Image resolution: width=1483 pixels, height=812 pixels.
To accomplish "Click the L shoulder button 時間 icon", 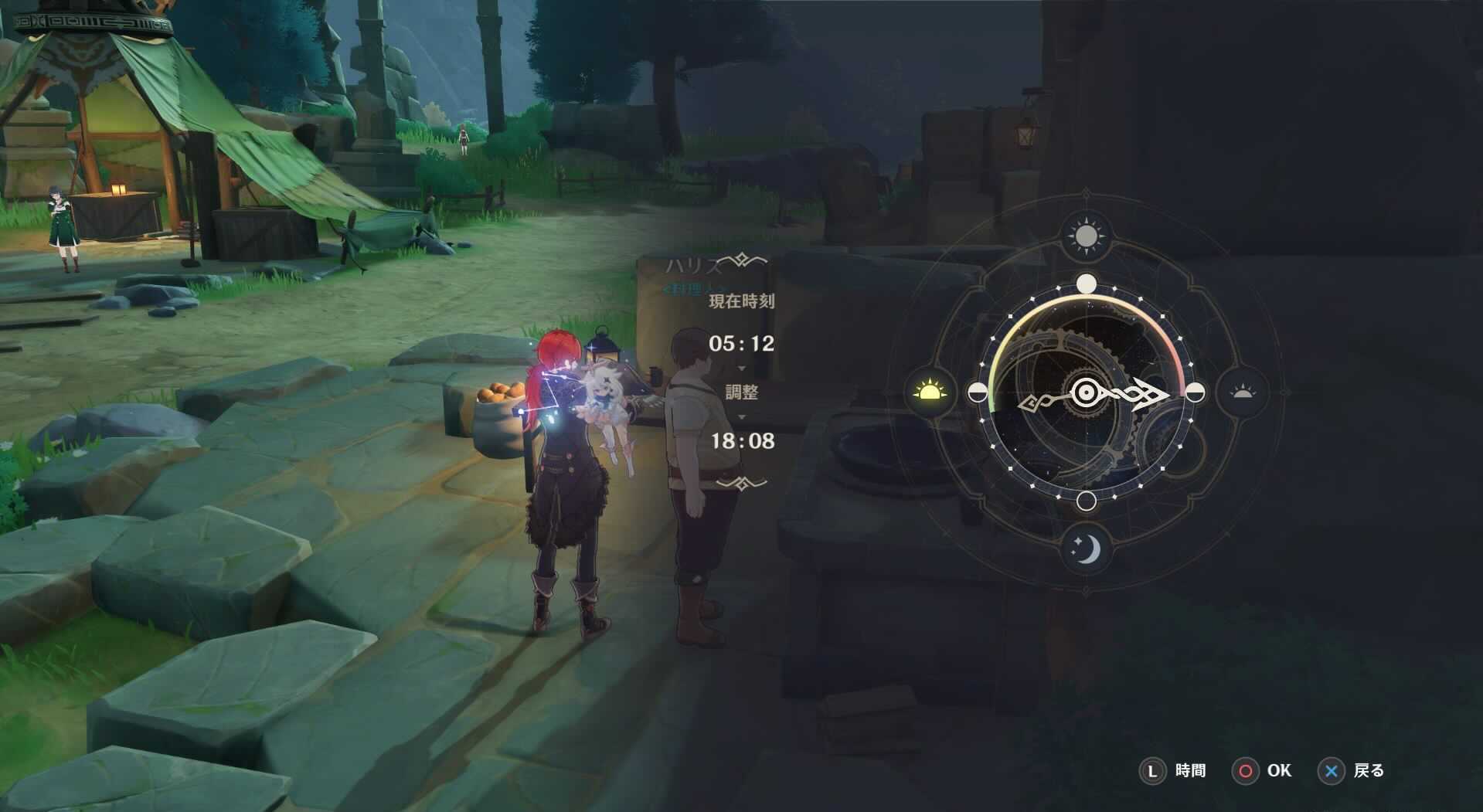I will coord(1153,770).
